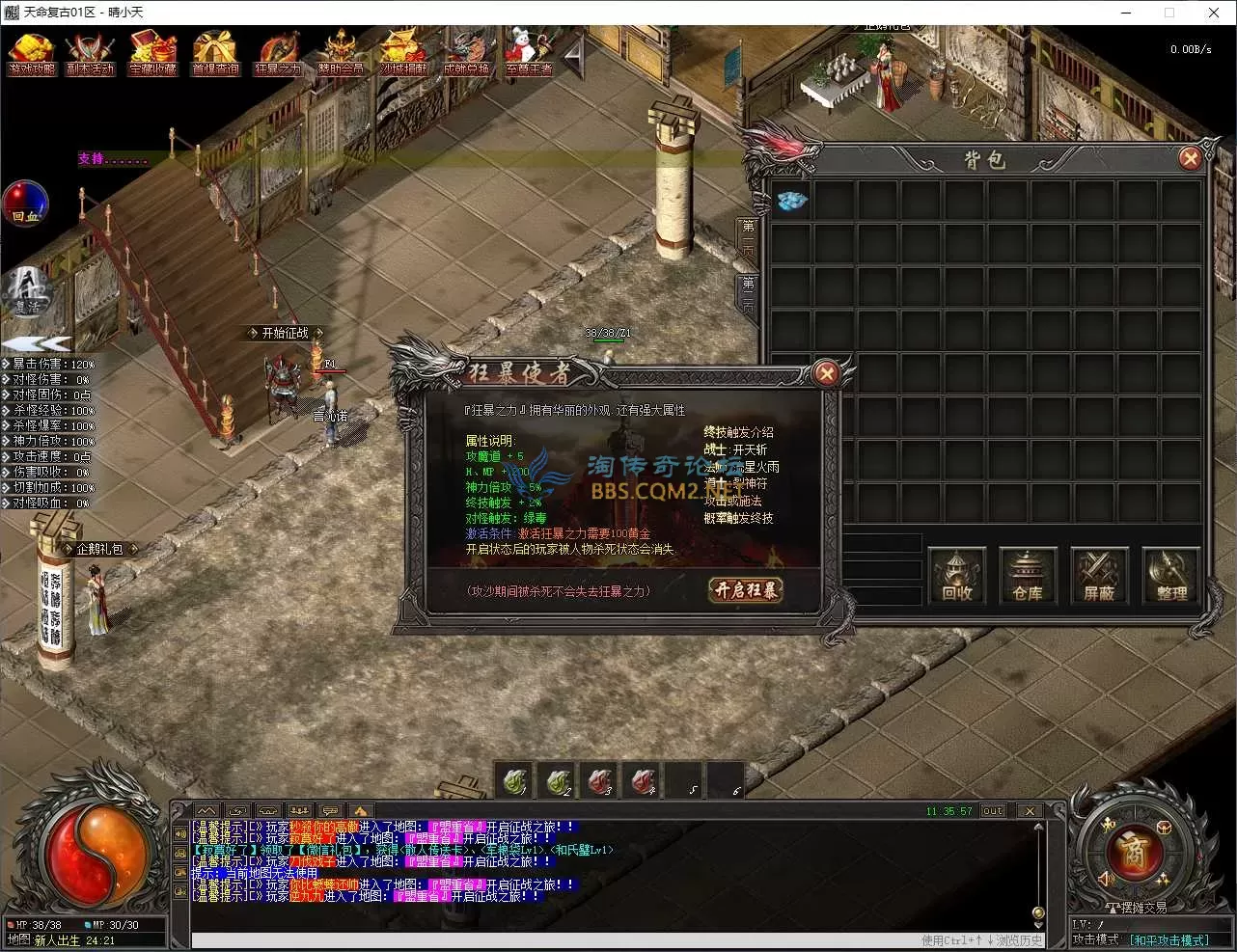Open the 宝藏收藏 treasure icon
The width and height of the screenshot is (1237, 952).
coord(153,52)
